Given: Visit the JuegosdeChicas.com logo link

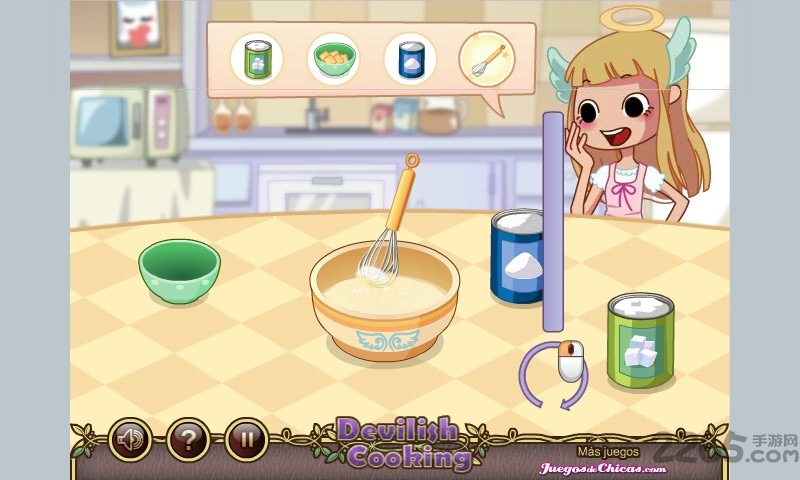Looking at the screenshot, I should [603, 467].
